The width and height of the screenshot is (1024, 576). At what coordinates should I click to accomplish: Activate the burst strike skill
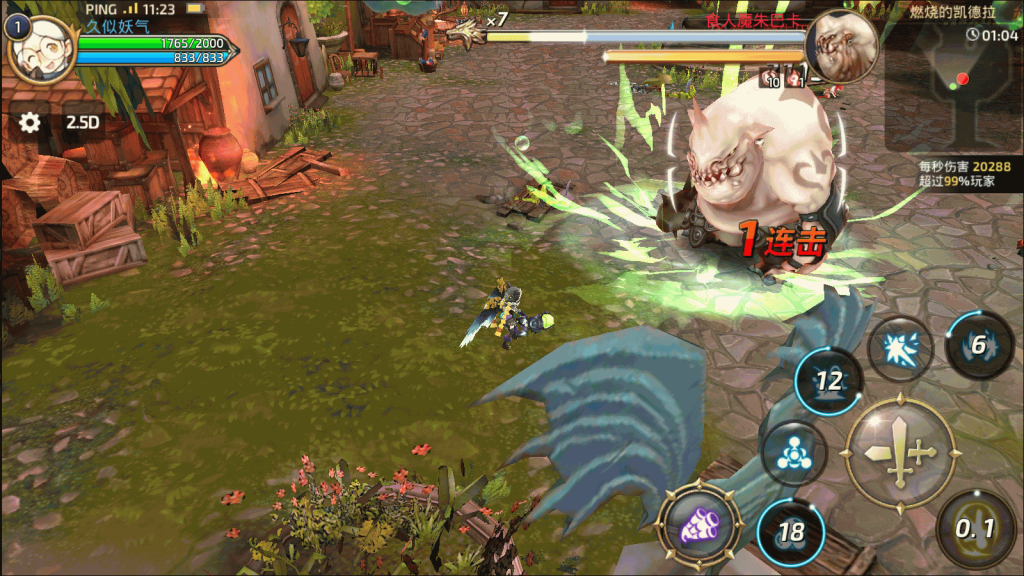coord(900,349)
